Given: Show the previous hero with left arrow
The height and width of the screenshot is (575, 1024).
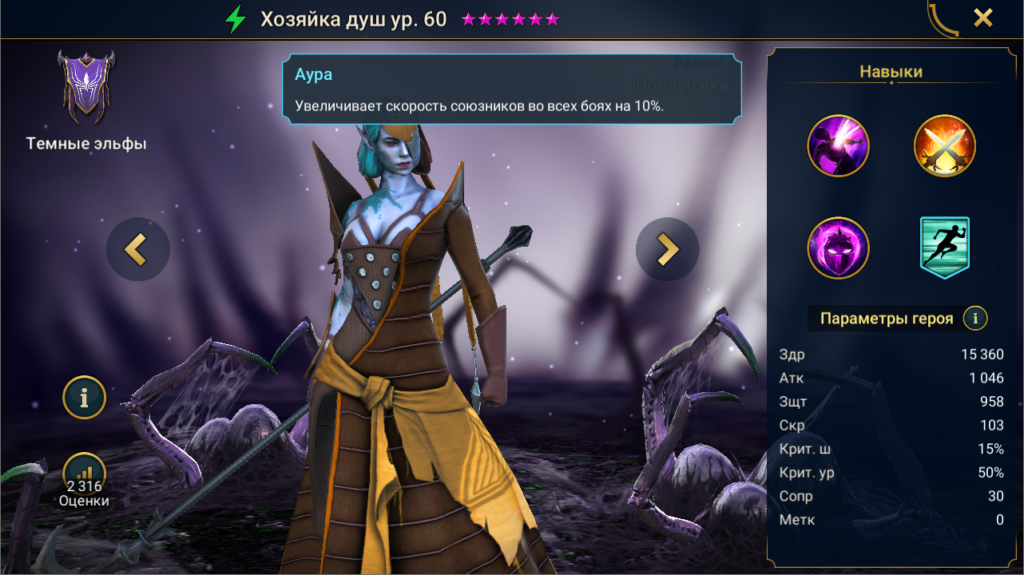Looking at the screenshot, I should coord(138,249).
